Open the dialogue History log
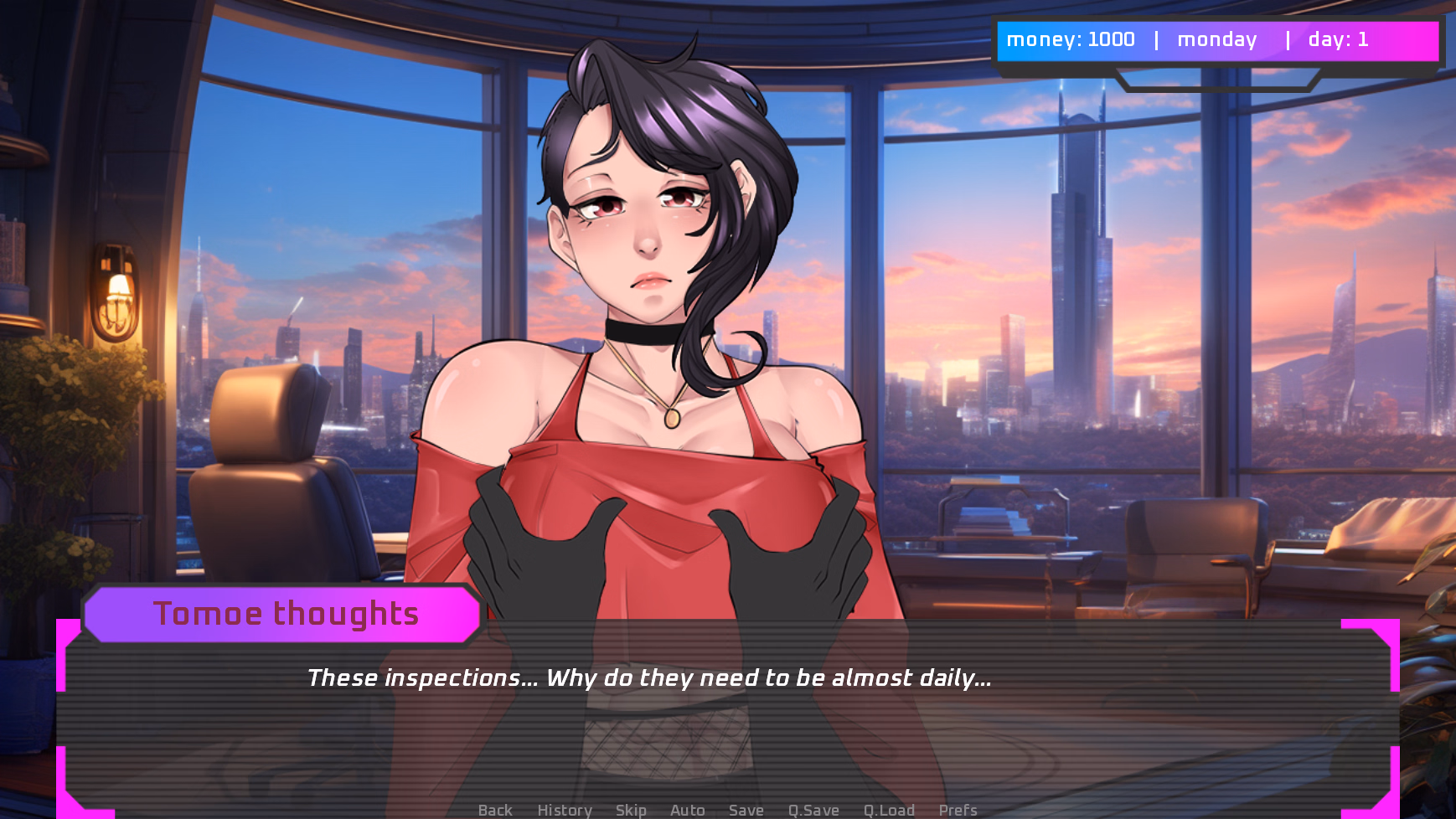Viewport: 1456px width, 819px height. point(565,810)
